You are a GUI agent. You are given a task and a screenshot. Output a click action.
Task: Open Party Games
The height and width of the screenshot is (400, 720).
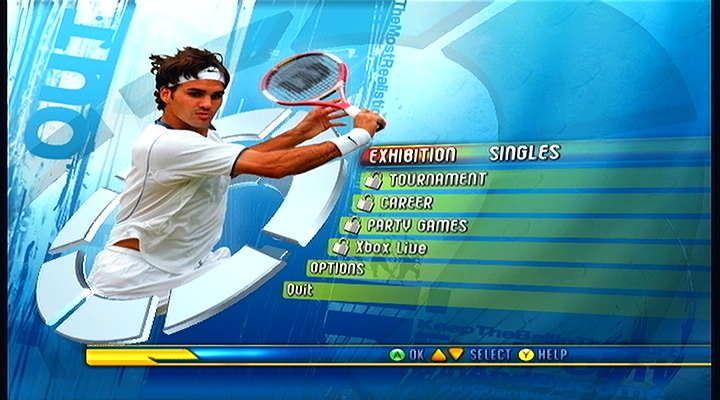tap(416, 226)
